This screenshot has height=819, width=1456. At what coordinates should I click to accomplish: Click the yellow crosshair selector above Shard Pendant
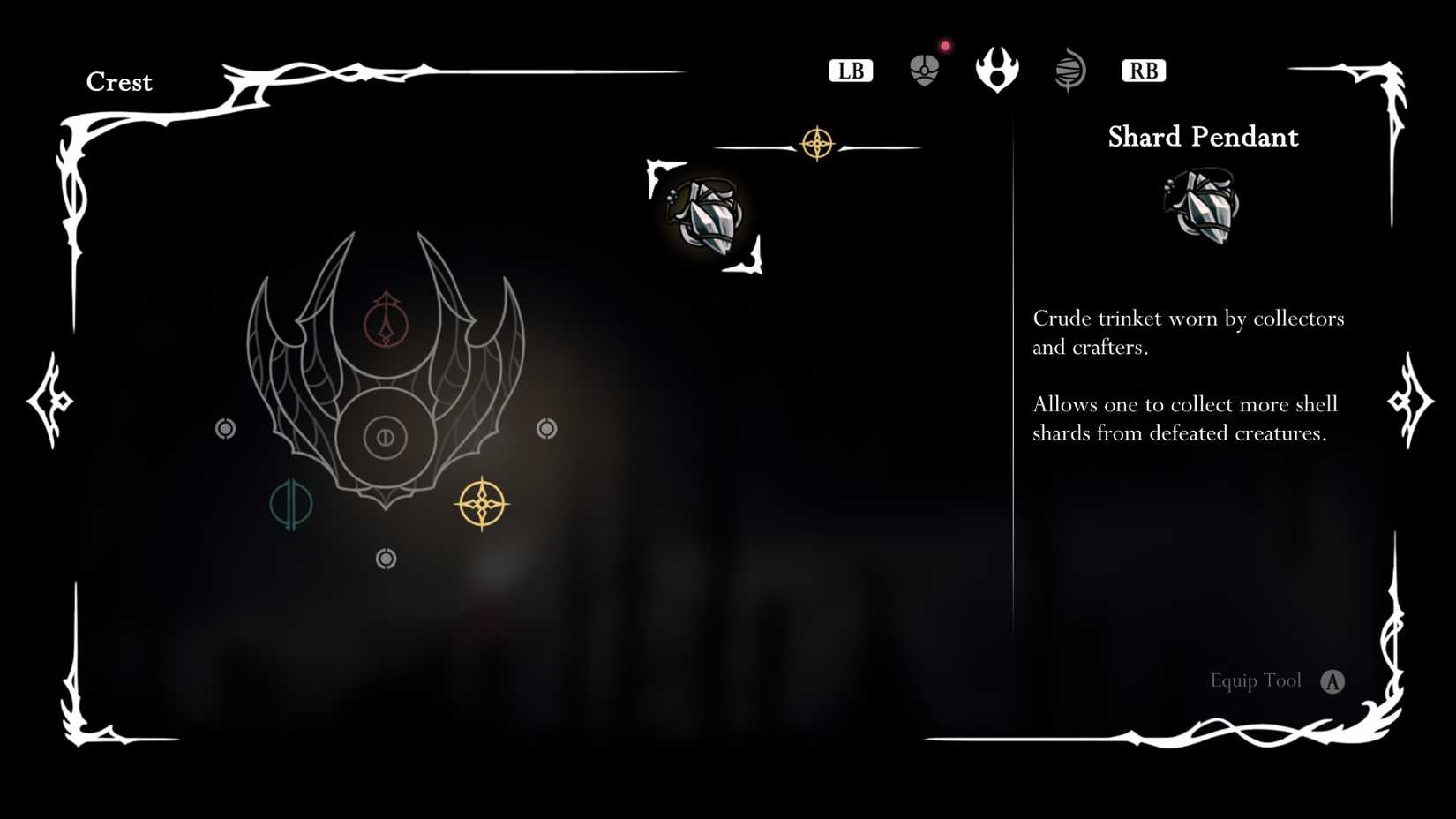pos(819,141)
